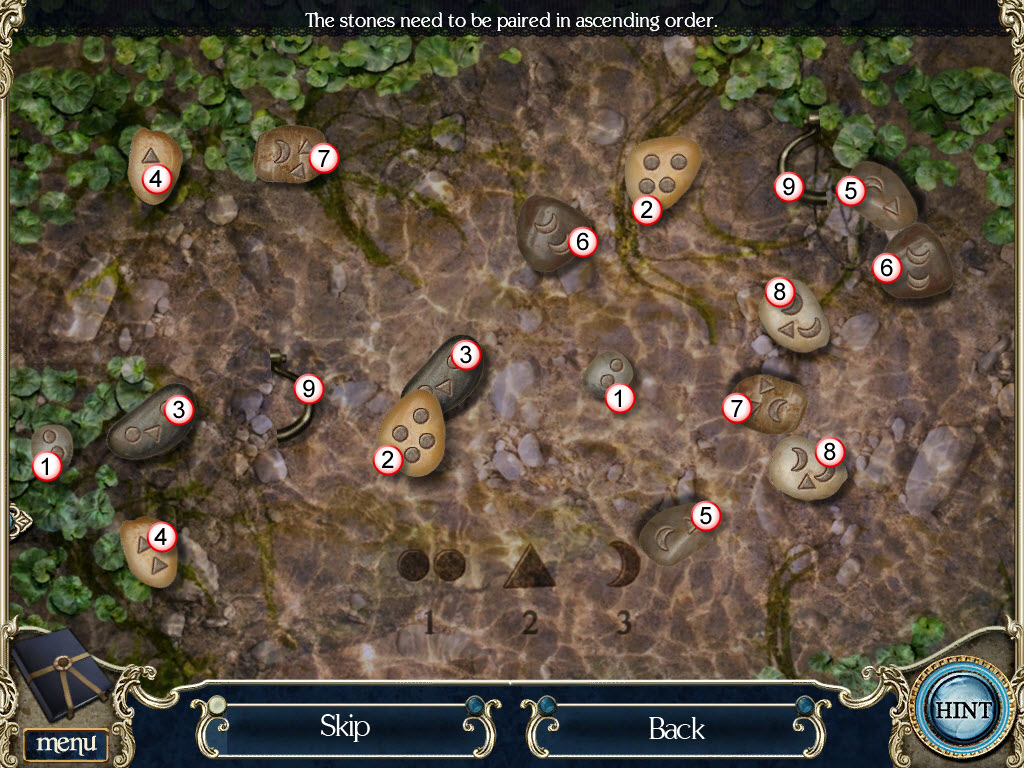Open the game menu
Viewport: 1024px width, 768px height.
pos(66,744)
